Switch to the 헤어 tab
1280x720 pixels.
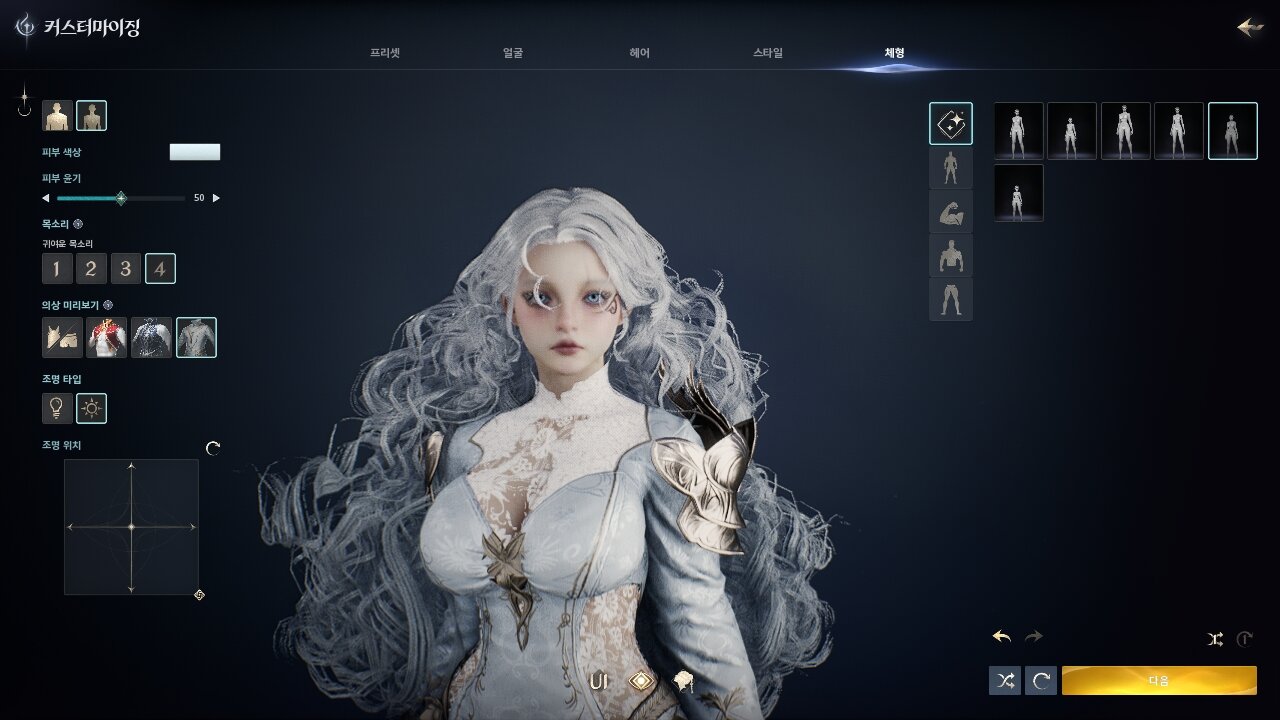click(640, 53)
